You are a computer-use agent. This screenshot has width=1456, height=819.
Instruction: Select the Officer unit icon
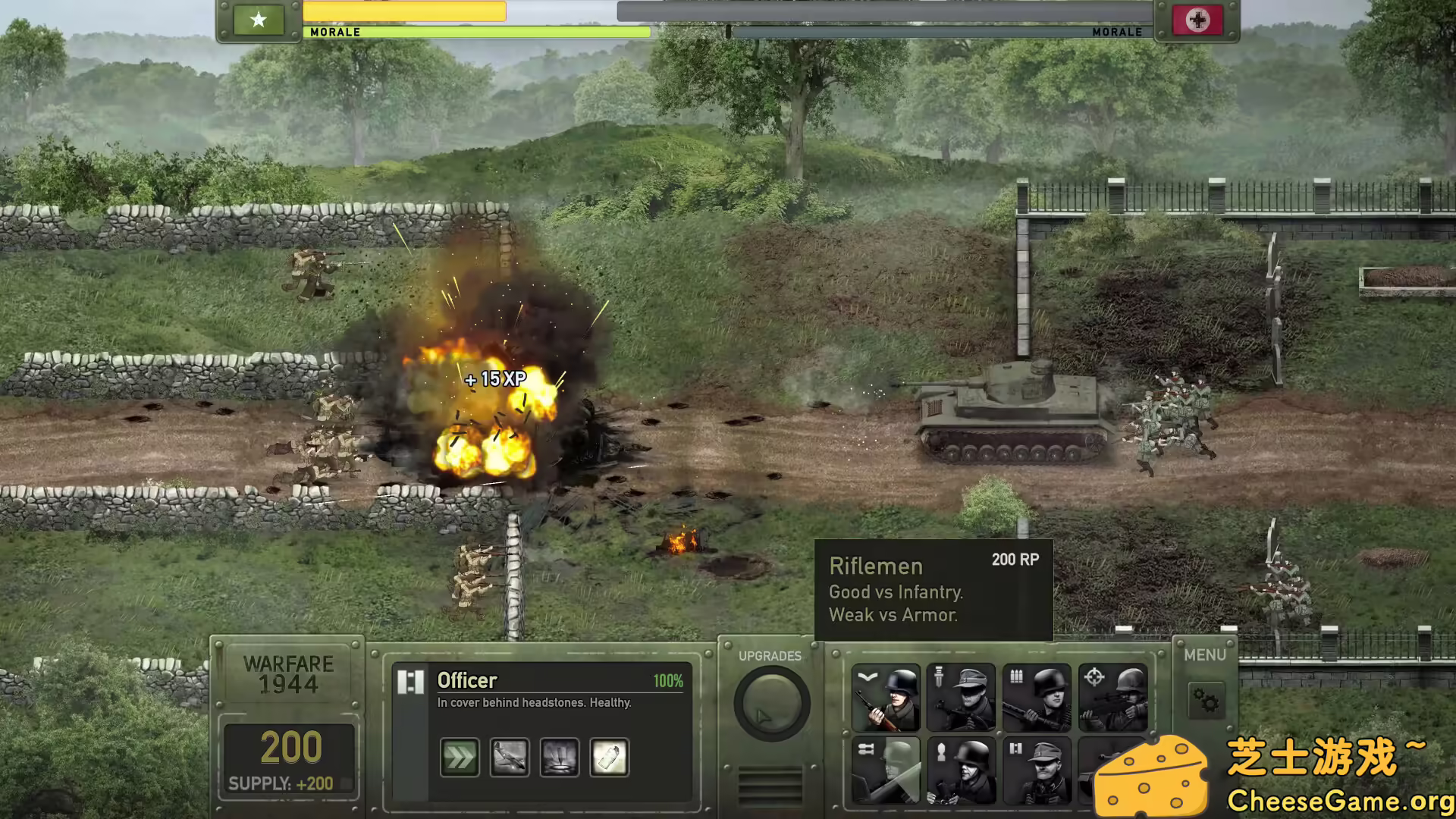click(x=1034, y=772)
